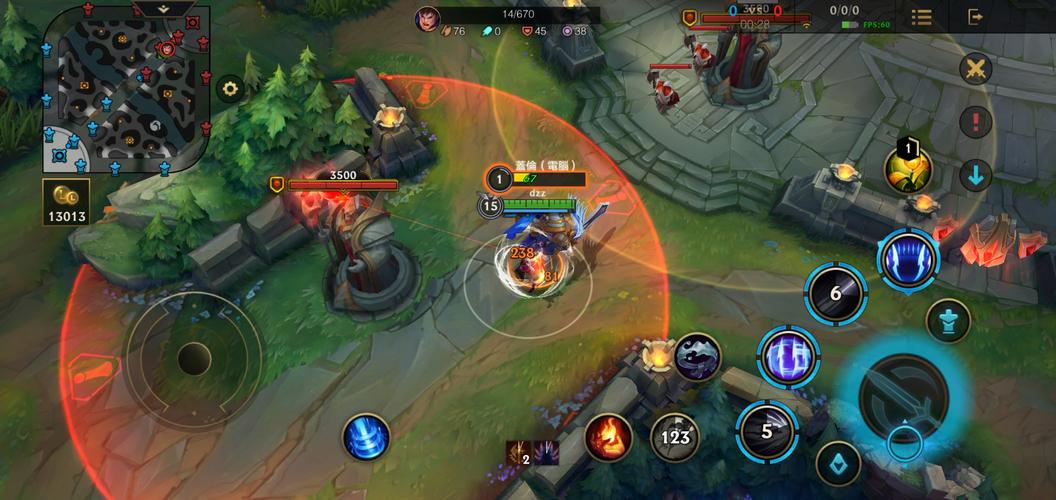
Task: Tap the ability showing 5 cooldown
Action: click(x=767, y=431)
